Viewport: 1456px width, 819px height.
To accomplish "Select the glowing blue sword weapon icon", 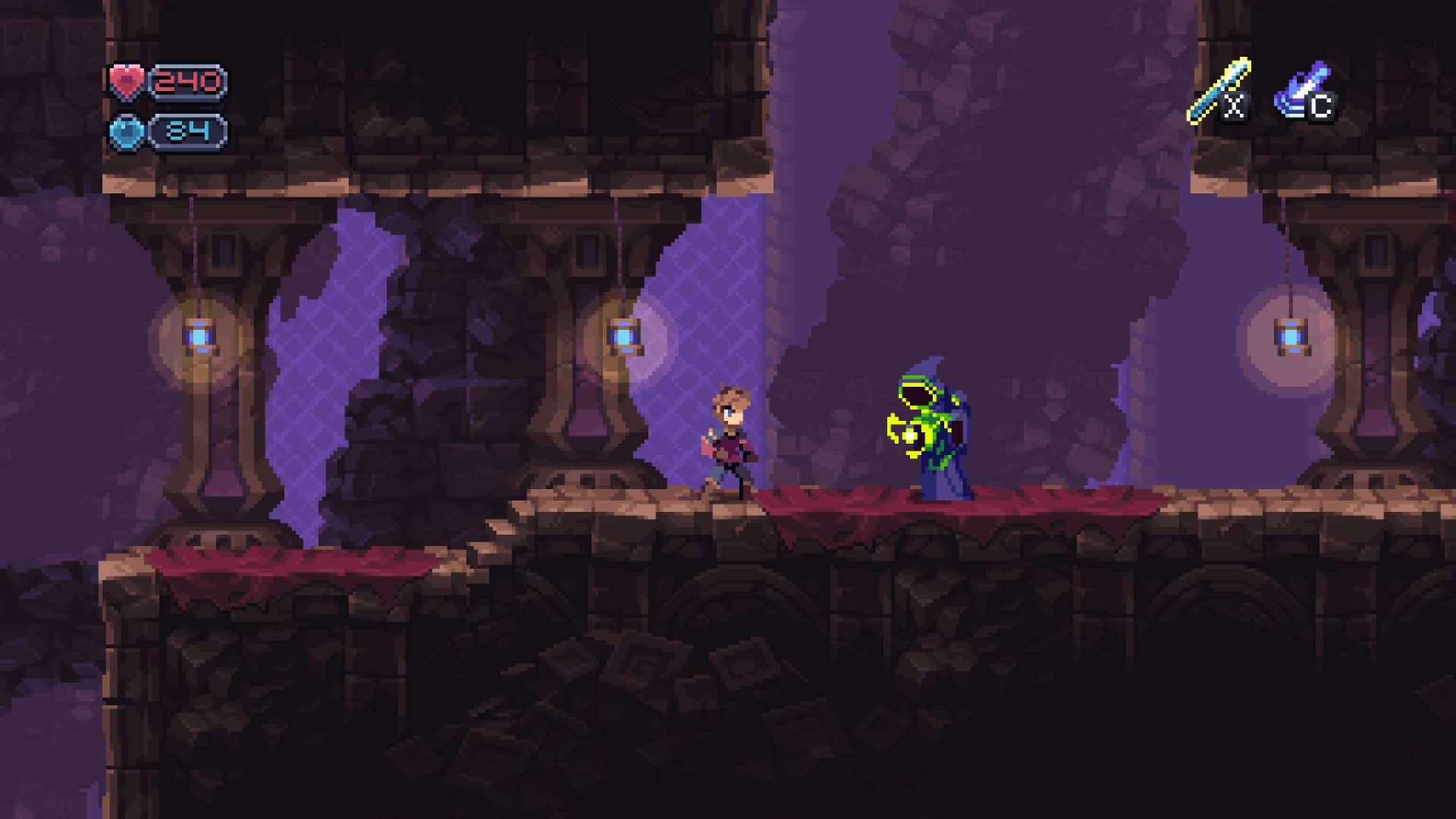I will [1218, 91].
